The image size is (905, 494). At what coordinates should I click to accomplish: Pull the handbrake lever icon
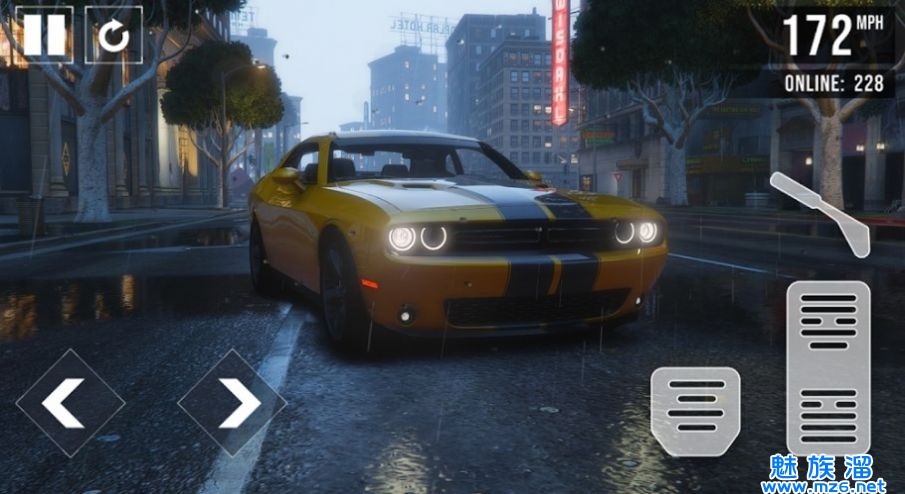[820, 212]
